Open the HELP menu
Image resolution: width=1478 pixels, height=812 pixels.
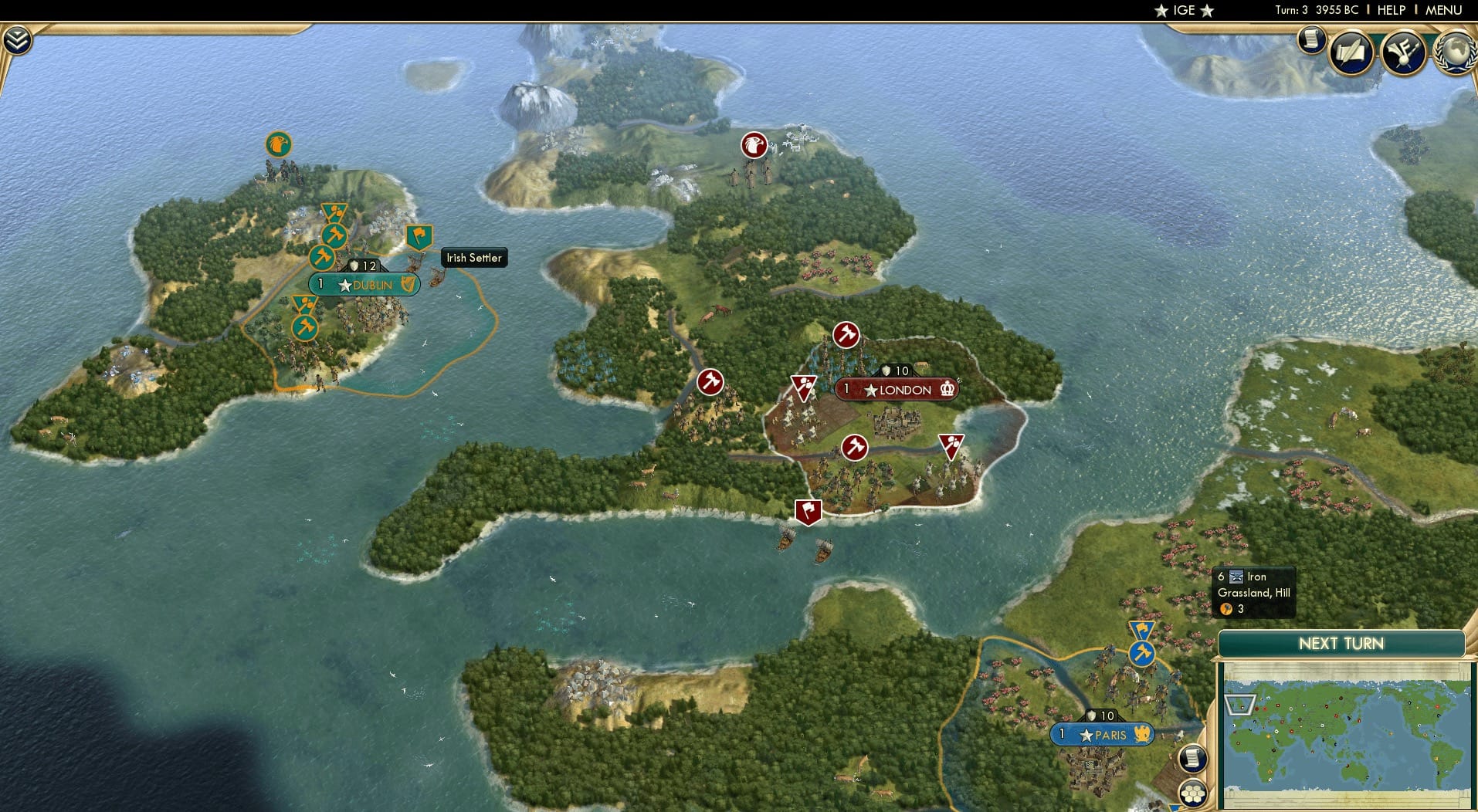1392,10
